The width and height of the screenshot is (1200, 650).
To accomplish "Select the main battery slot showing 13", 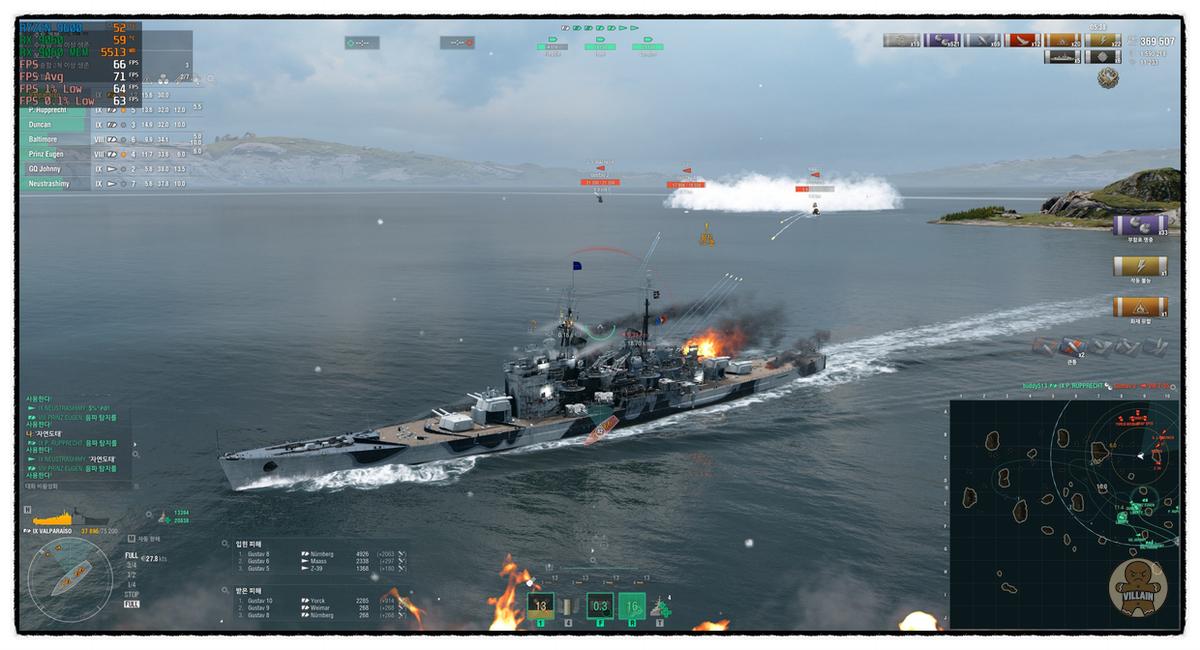I will coord(540,605).
